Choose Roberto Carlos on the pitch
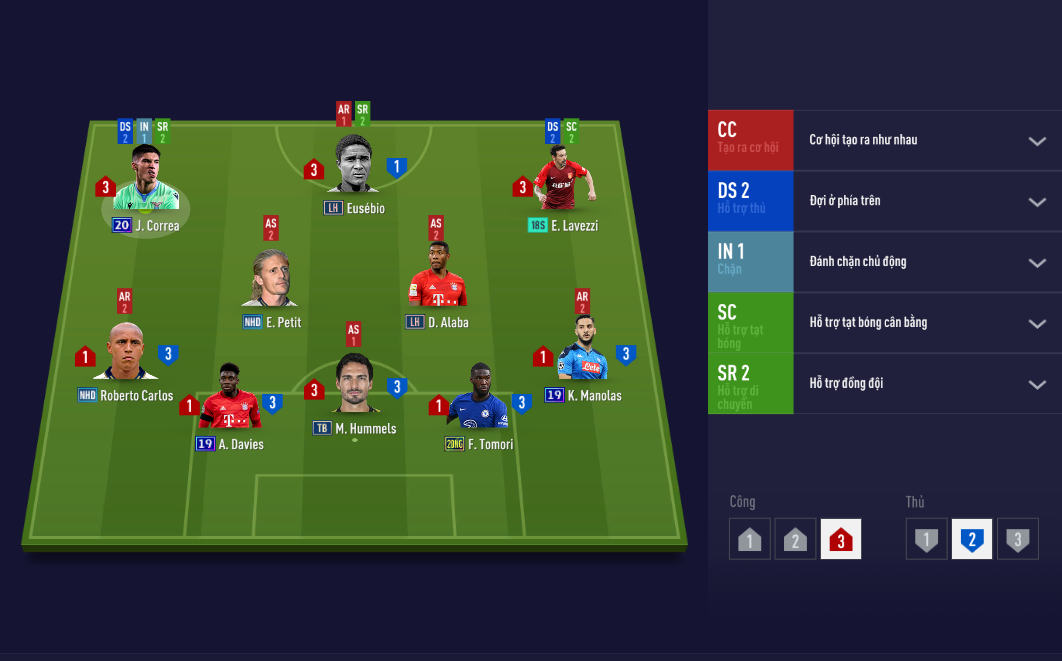 coord(125,353)
